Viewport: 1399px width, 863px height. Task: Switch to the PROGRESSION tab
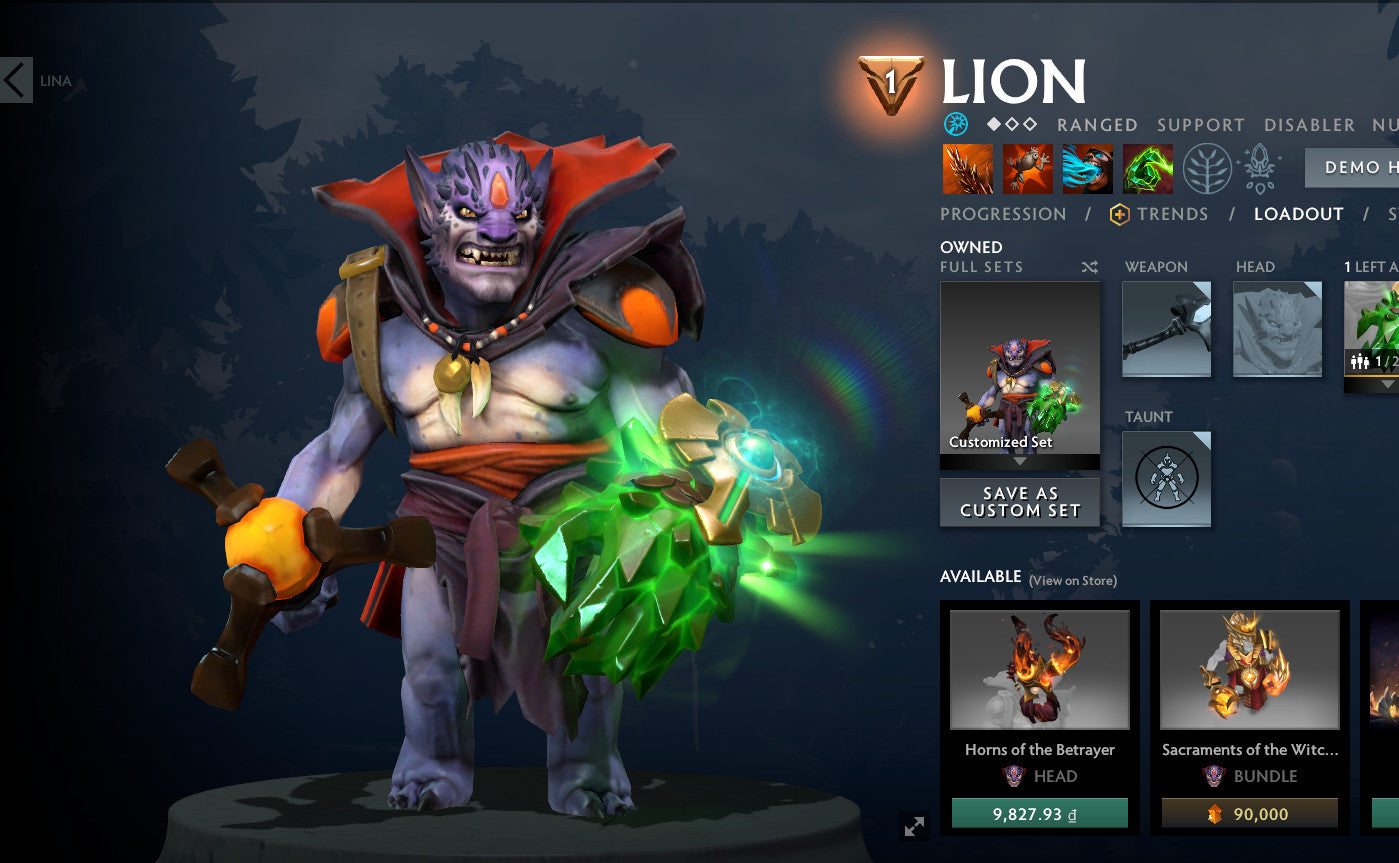(1002, 214)
